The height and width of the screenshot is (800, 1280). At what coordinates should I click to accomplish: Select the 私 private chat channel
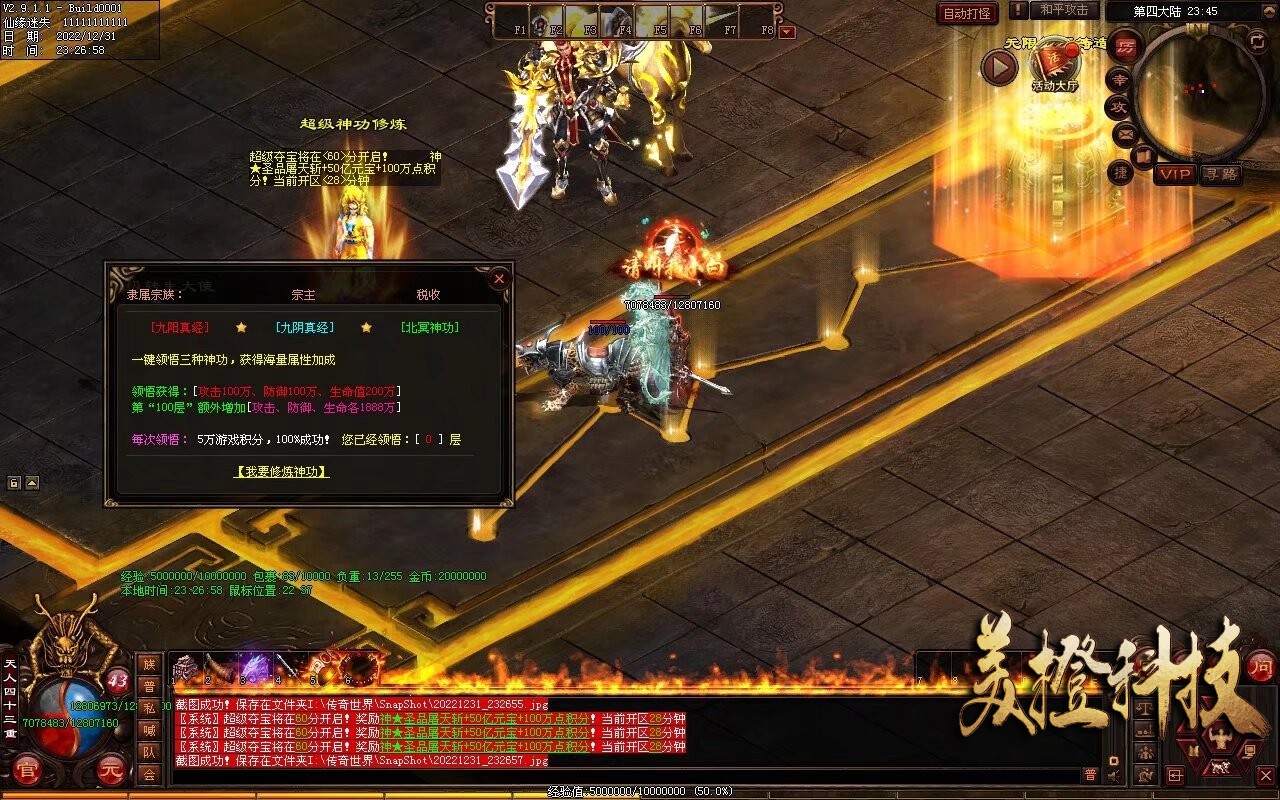(149, 708)
